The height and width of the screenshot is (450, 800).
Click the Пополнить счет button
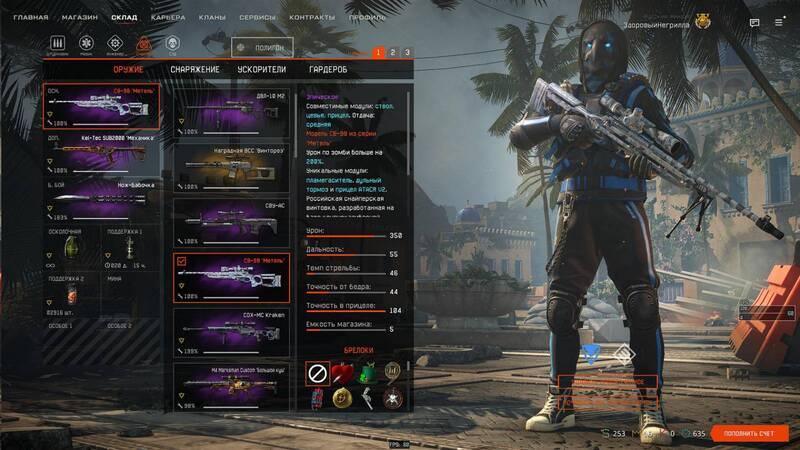(750, 433)
